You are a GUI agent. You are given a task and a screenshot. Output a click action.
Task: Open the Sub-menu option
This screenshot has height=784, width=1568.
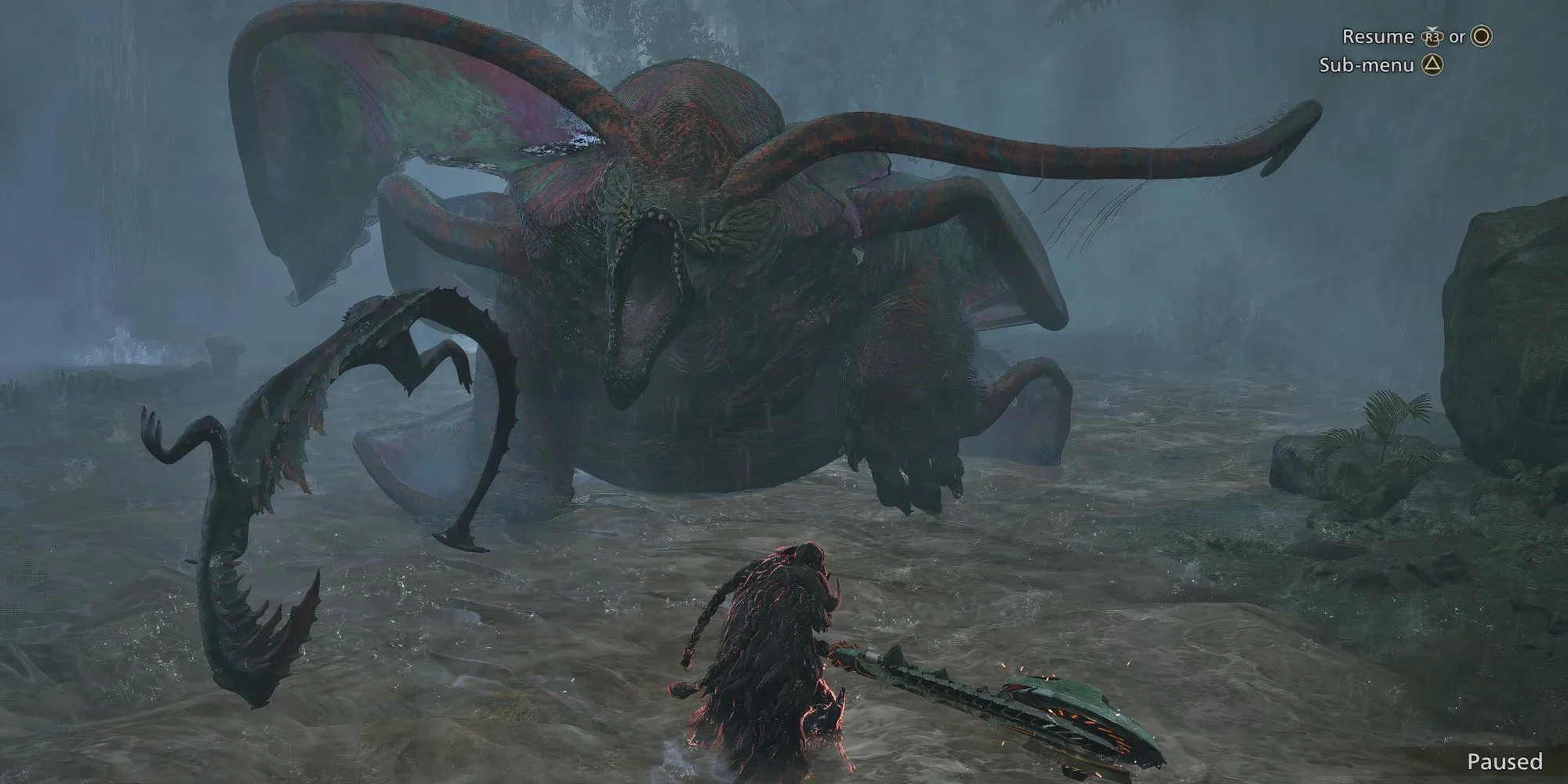pos(1367,65)
